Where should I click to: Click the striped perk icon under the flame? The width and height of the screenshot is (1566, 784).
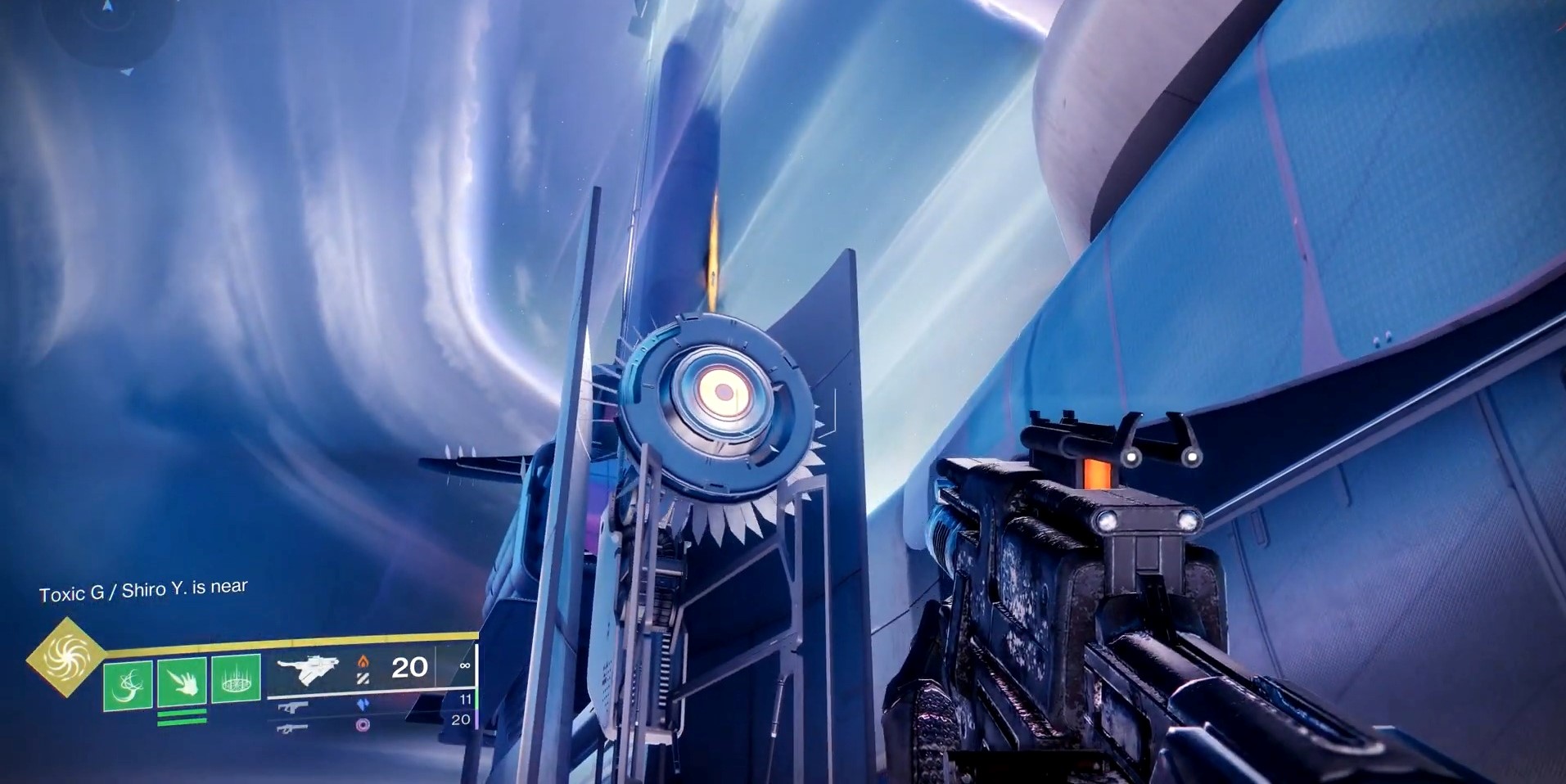point(362,679)
